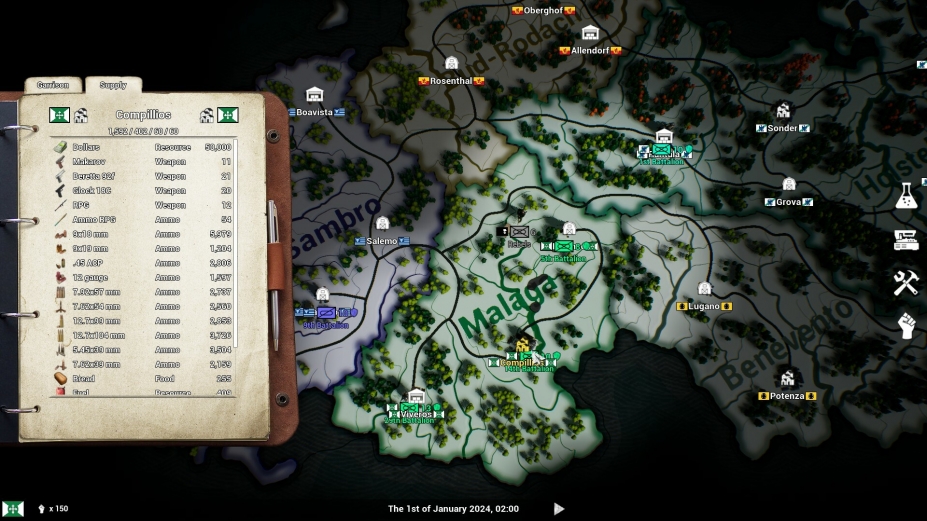Open the raised fist menu
This screenshot has height=521, width=927.
906,326
